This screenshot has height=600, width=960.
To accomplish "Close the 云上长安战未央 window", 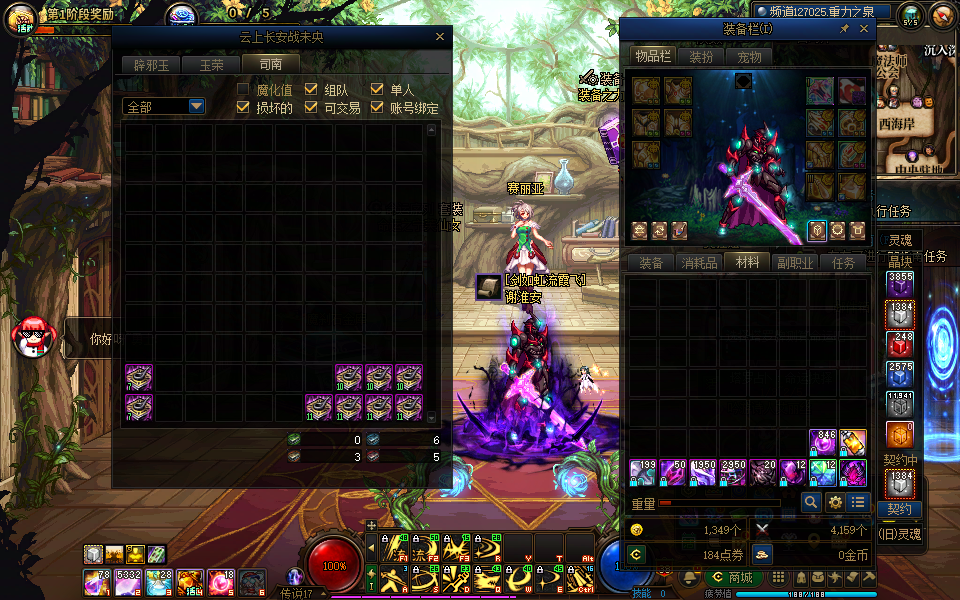I will 440,37.
